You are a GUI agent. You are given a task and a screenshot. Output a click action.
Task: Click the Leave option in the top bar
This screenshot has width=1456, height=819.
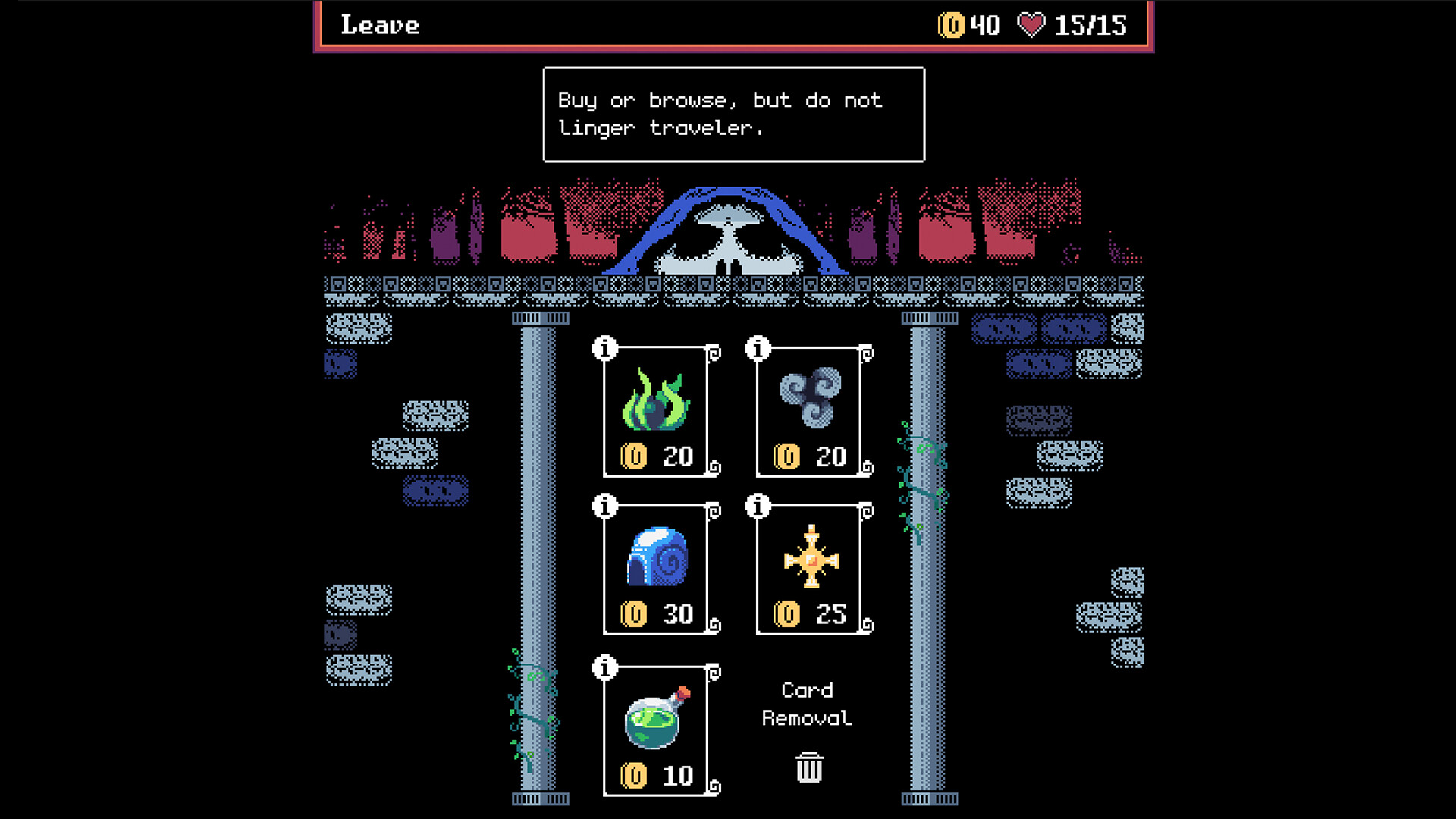click(379, 25)
